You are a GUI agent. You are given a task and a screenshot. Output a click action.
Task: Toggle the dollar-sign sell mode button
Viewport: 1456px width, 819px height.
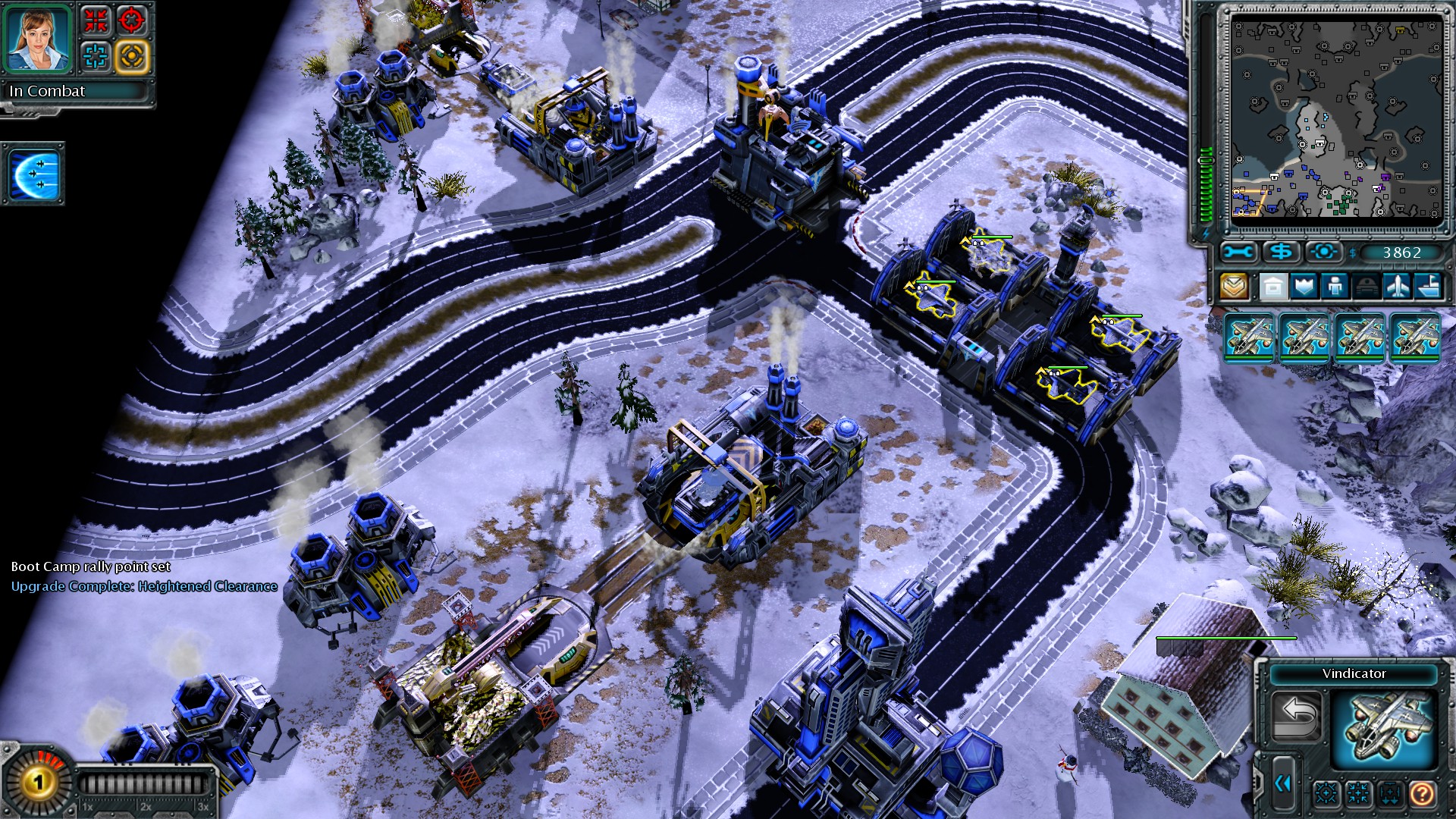(x=1282, y=252)
